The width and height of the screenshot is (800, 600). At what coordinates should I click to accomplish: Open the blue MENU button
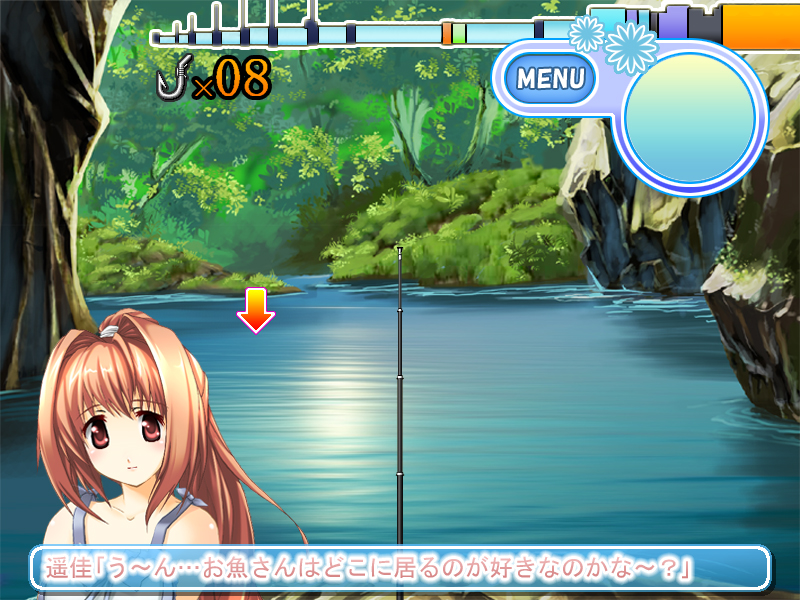click(x=550, y=77)
